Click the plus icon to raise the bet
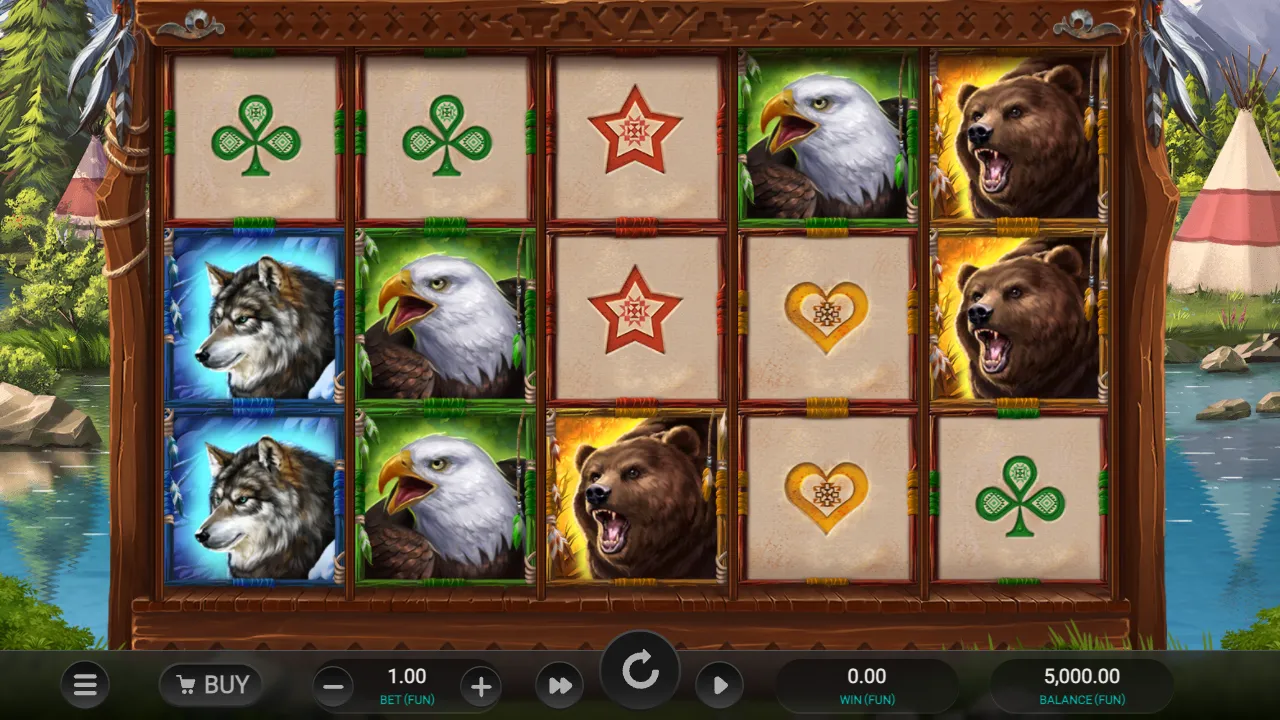Viewport: 1280px width, 720px height. click(x=481, y=687)
